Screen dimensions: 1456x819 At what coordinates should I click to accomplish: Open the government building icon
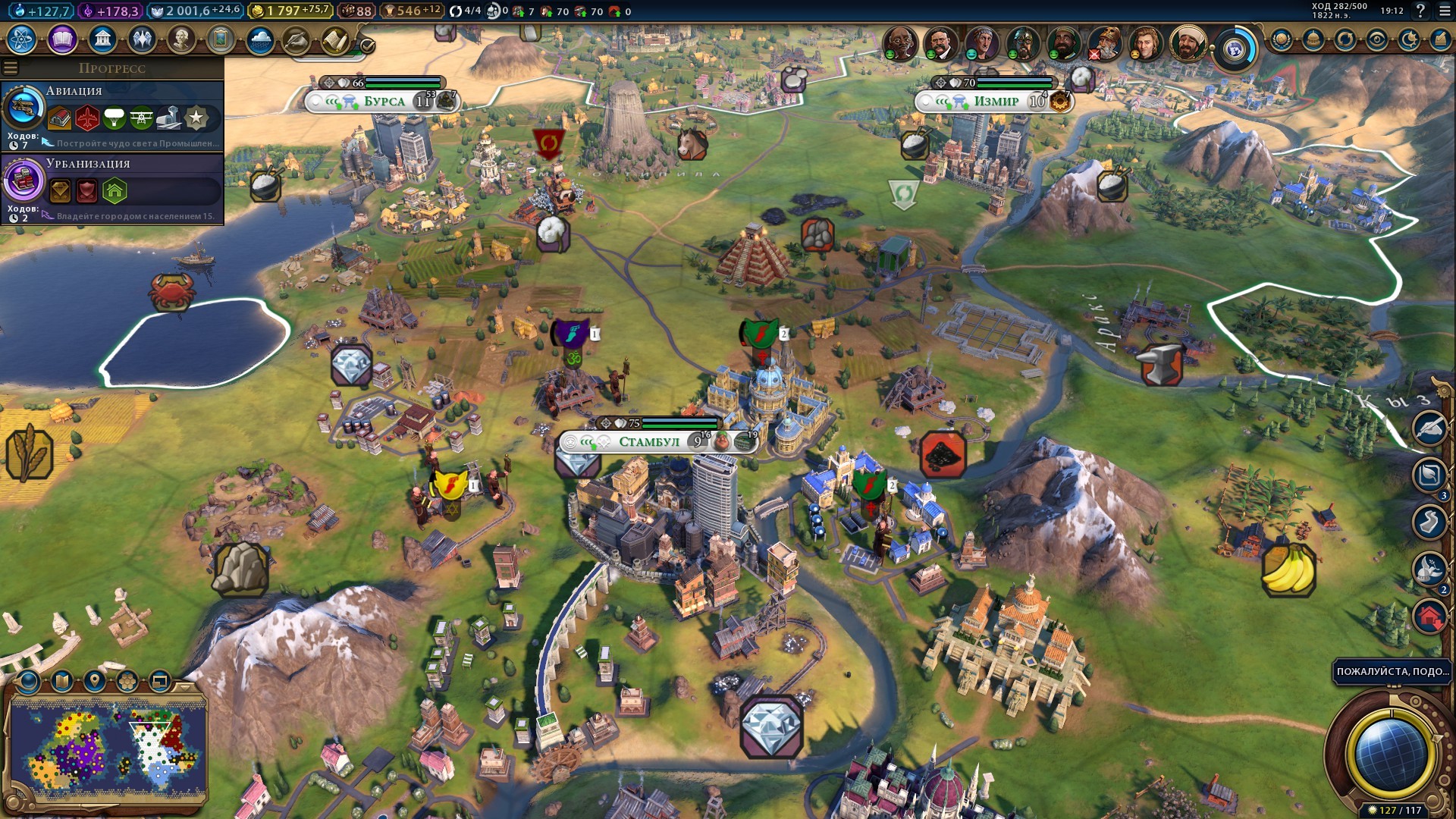(x=102, y=39)
